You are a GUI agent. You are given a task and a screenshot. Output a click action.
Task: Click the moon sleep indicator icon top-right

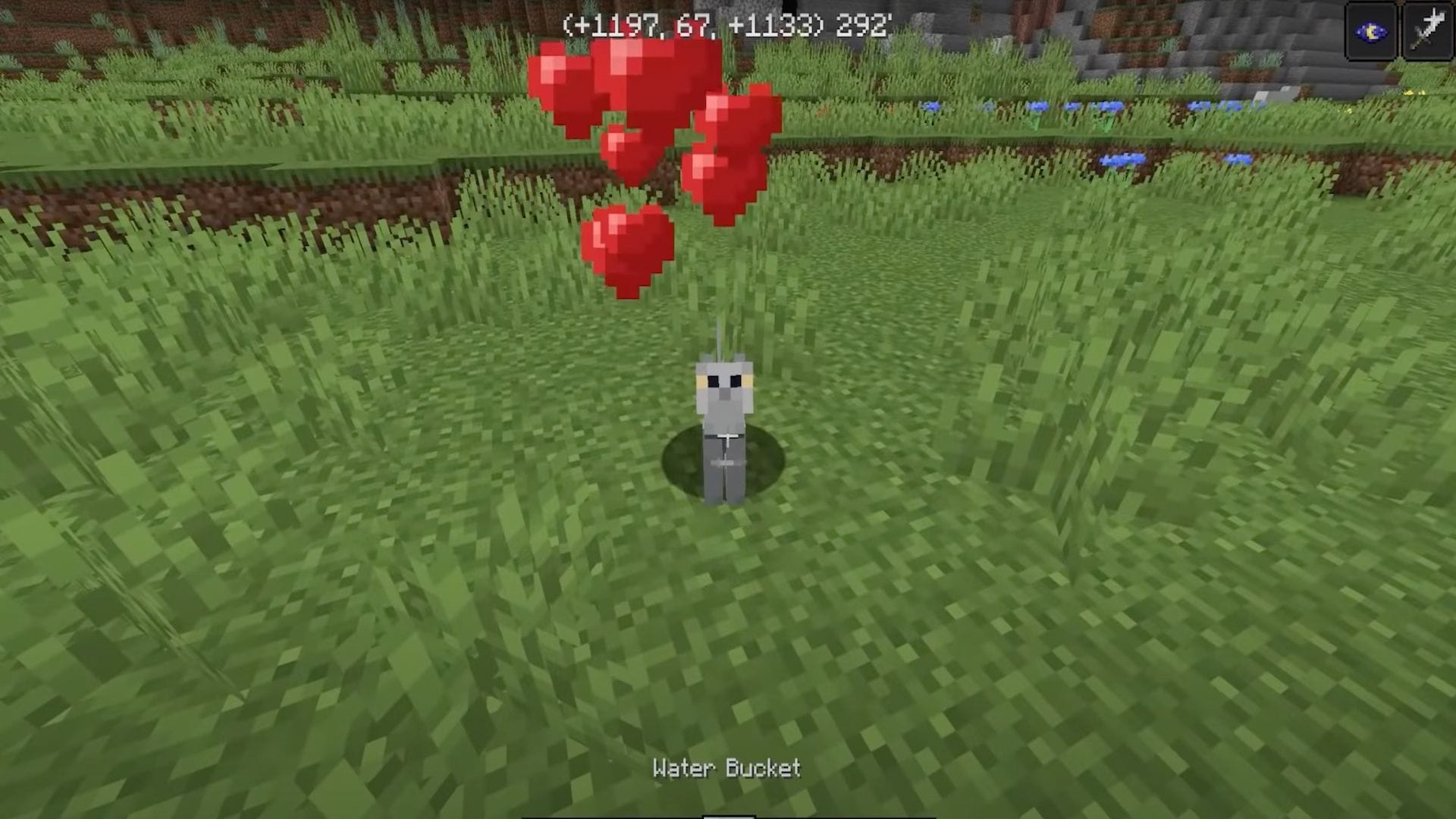(x=1370, y=30)
